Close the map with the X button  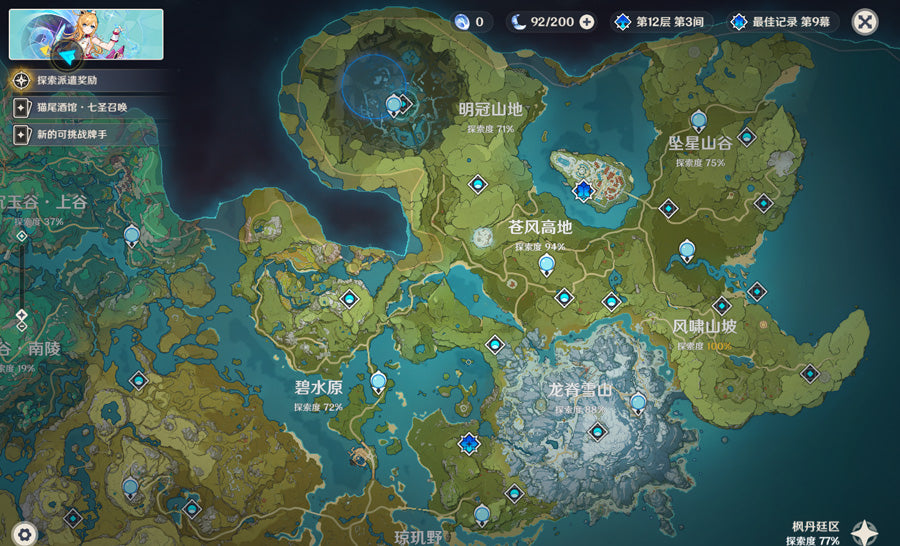(865, 21)
